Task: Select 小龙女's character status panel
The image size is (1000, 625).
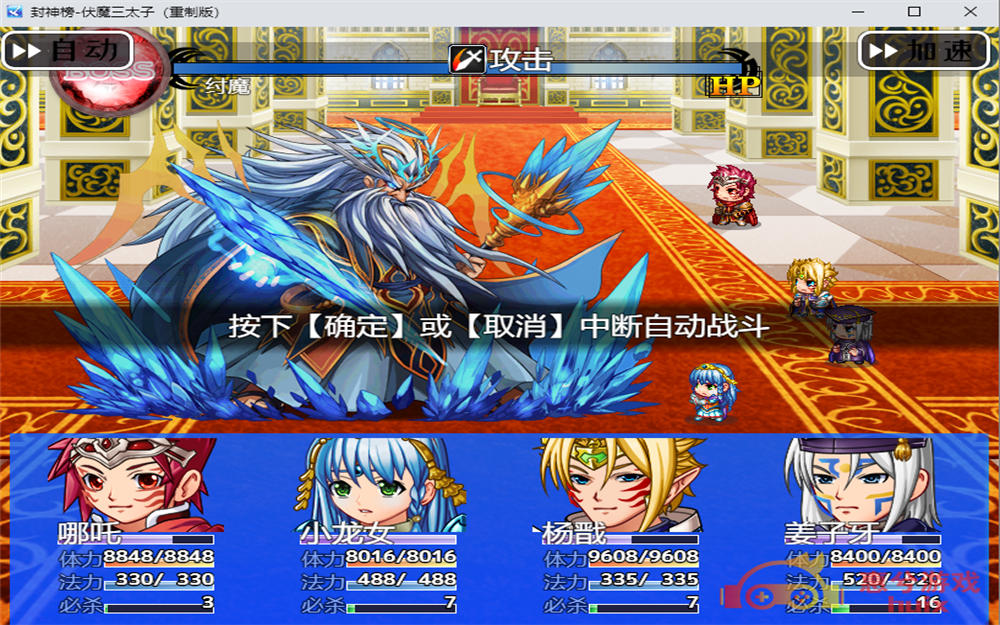Action: pyautogui.click(x=377, y=526)
